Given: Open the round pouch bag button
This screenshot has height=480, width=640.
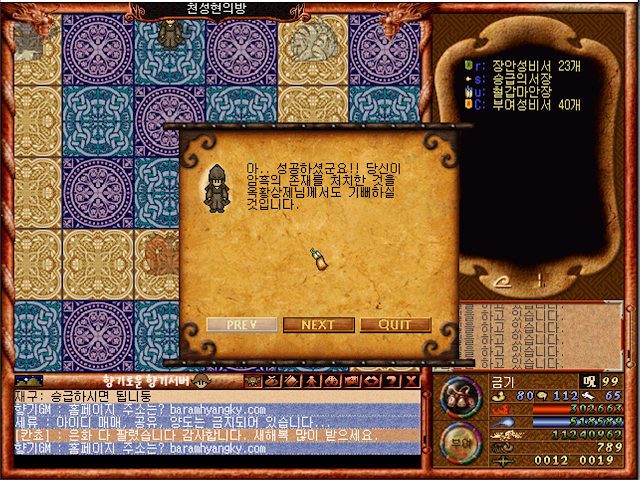Looking at the screenshot, I should pos(459,399).
